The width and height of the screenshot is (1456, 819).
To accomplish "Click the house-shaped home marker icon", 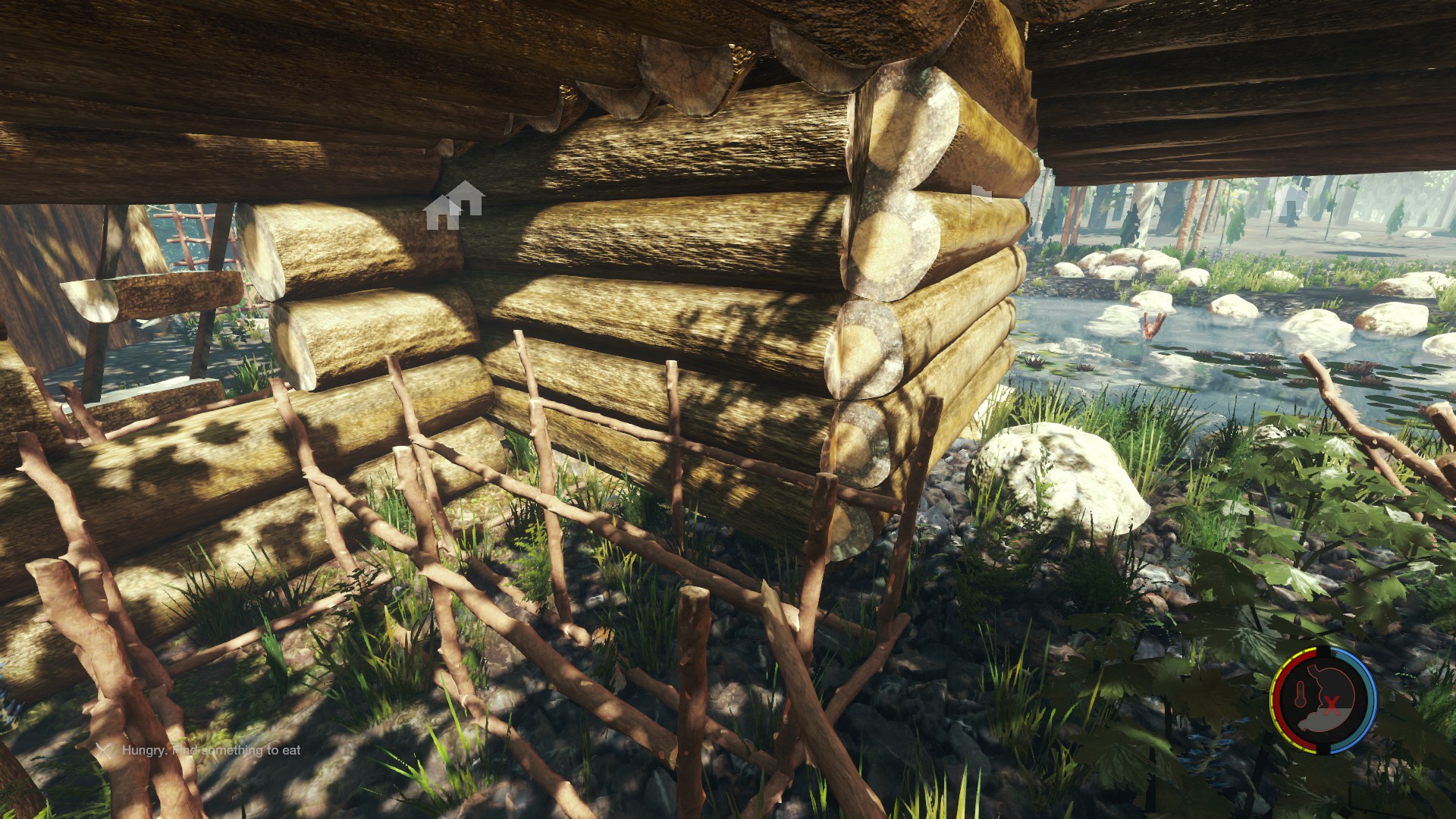I will (x=453, y=205).
